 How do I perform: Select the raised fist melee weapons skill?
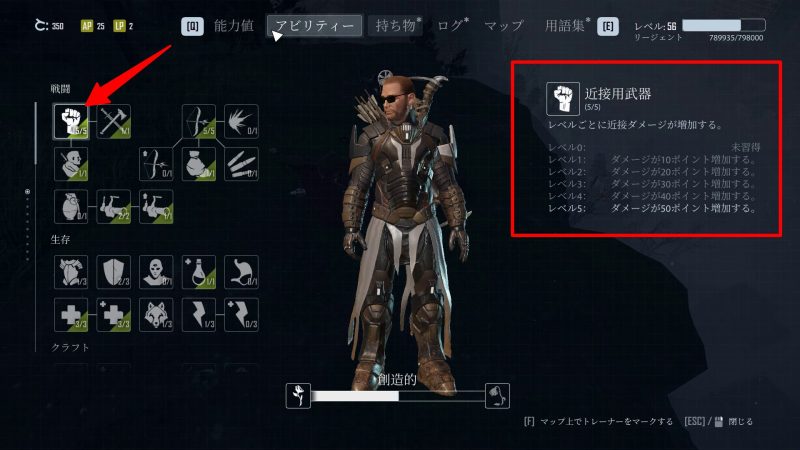70,121
